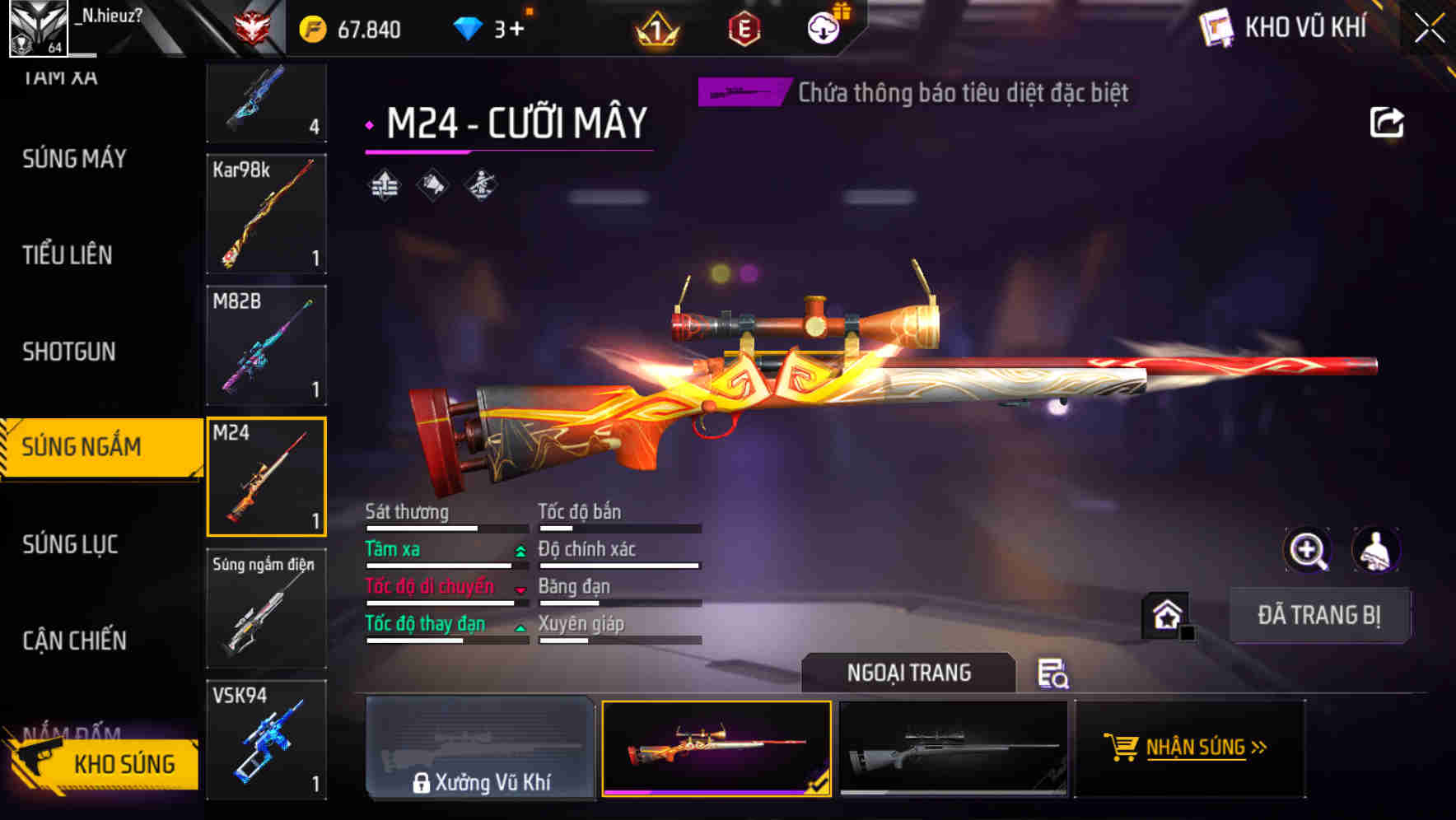The height and width of the screenshot is (820, 1456).
Task: Collapse the Tốc độ di chuyển decrease arrow
Action: click(x=519, y=588)
